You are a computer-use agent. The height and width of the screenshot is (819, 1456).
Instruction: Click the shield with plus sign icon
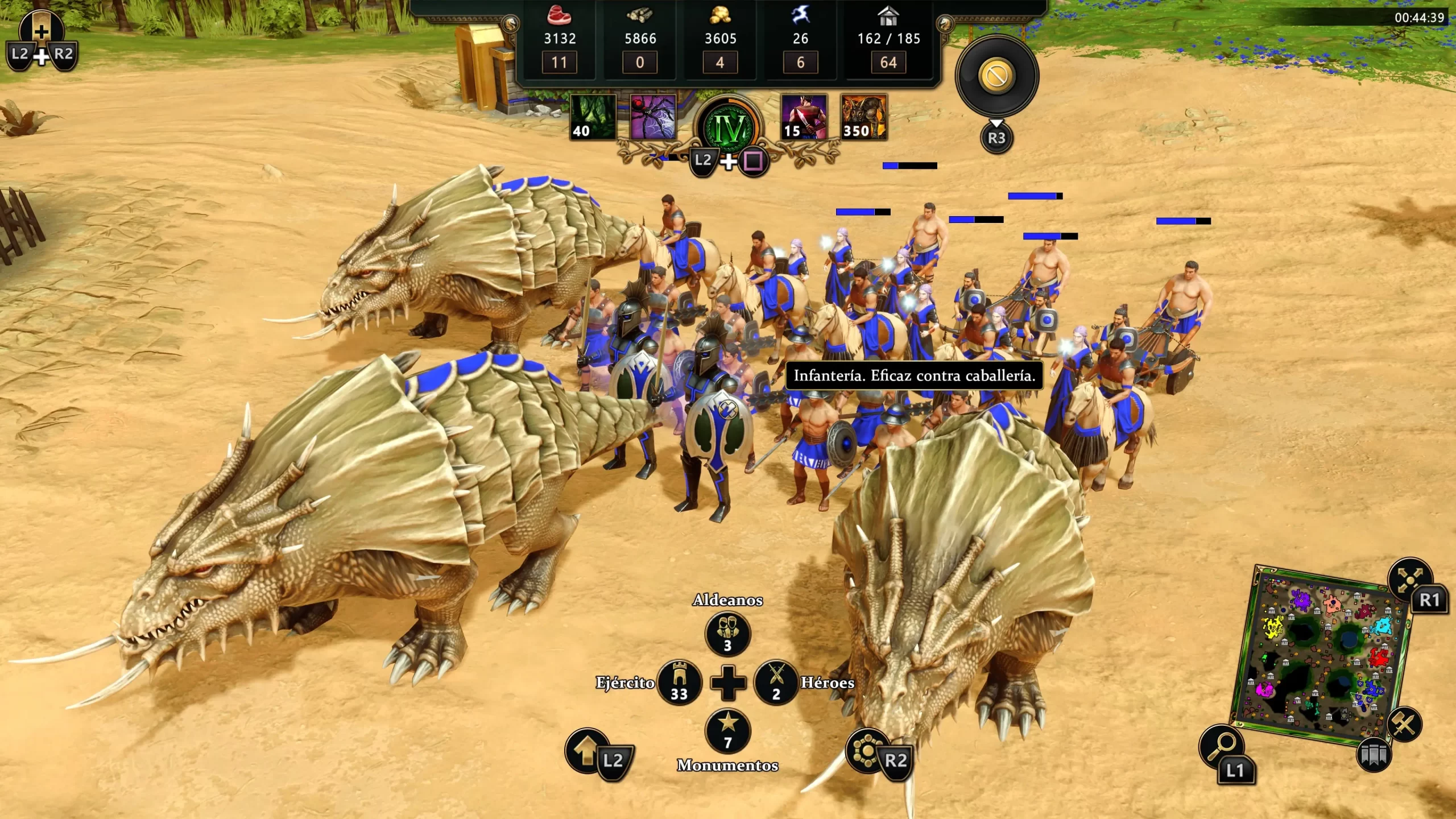pos(41,28)
